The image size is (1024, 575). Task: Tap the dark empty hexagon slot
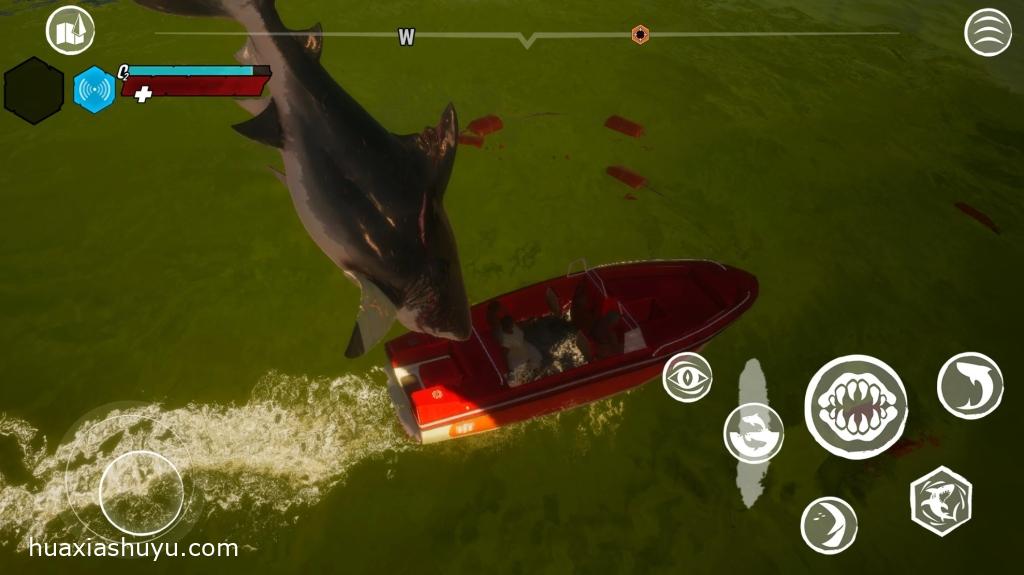[x=34, y=90]
